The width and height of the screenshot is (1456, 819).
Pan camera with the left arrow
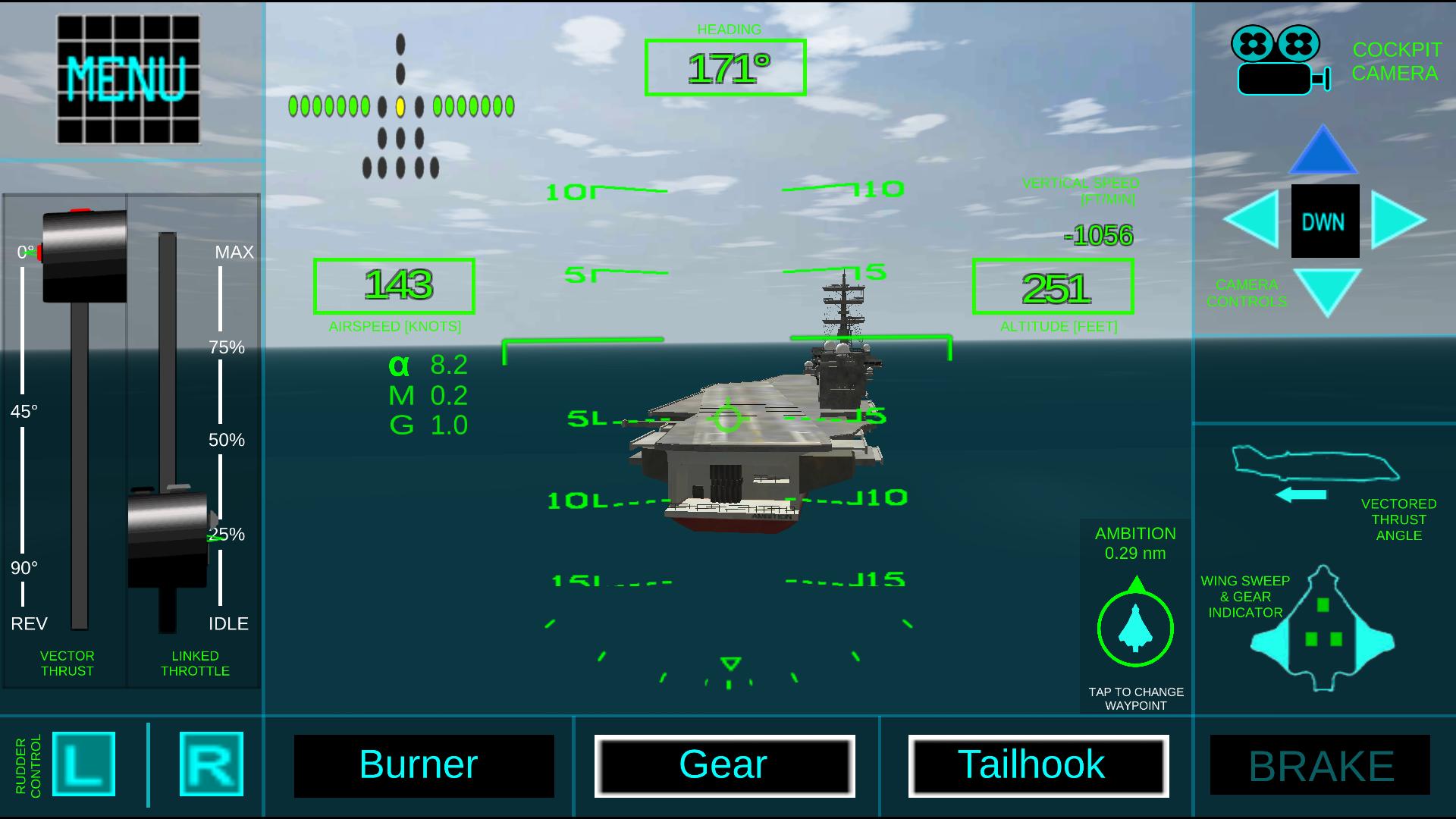(1253, 219)
